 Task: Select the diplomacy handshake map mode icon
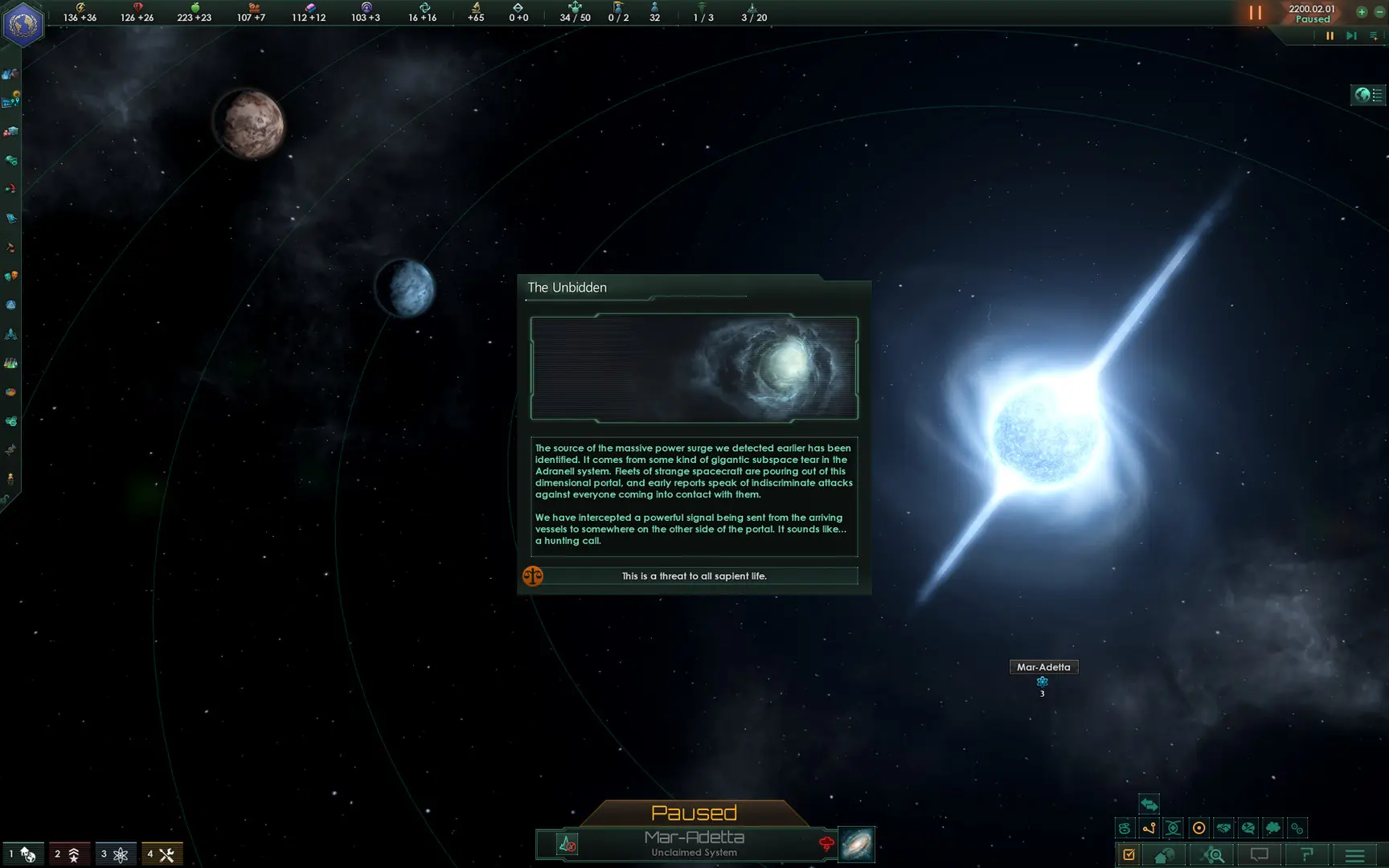pos(1223,828)
